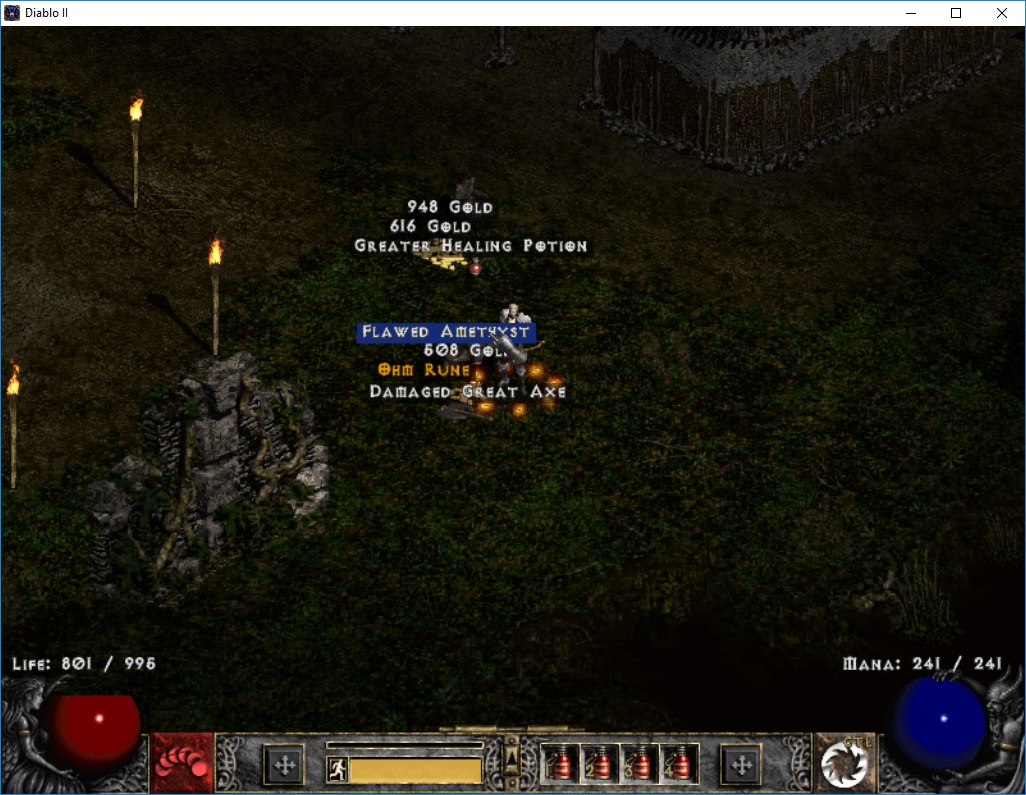The image size is (1026, 795).
Task: Use the belt potion in slot 3
Action: click(640, 765)
